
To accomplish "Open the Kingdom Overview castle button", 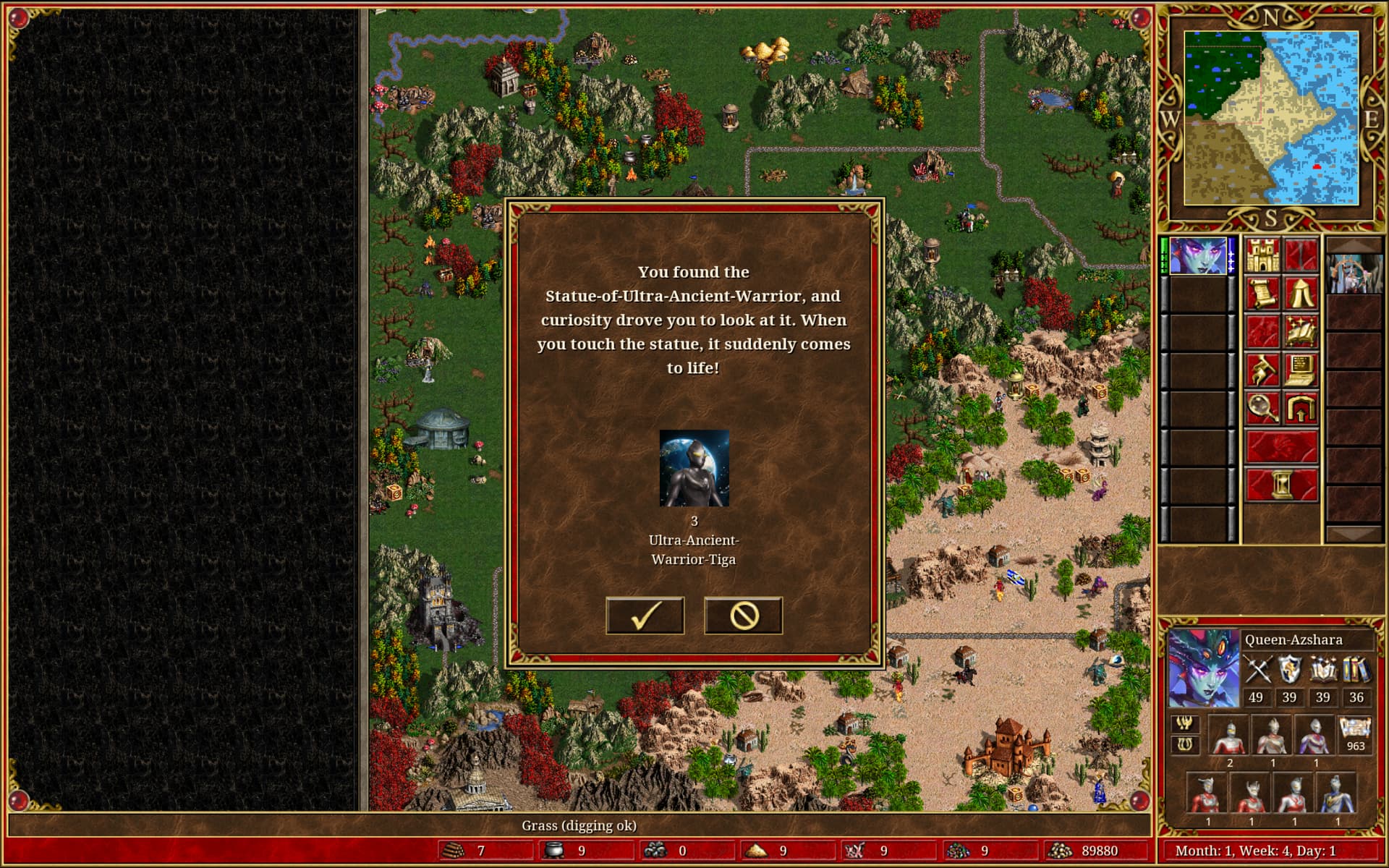I will 1262,255.
